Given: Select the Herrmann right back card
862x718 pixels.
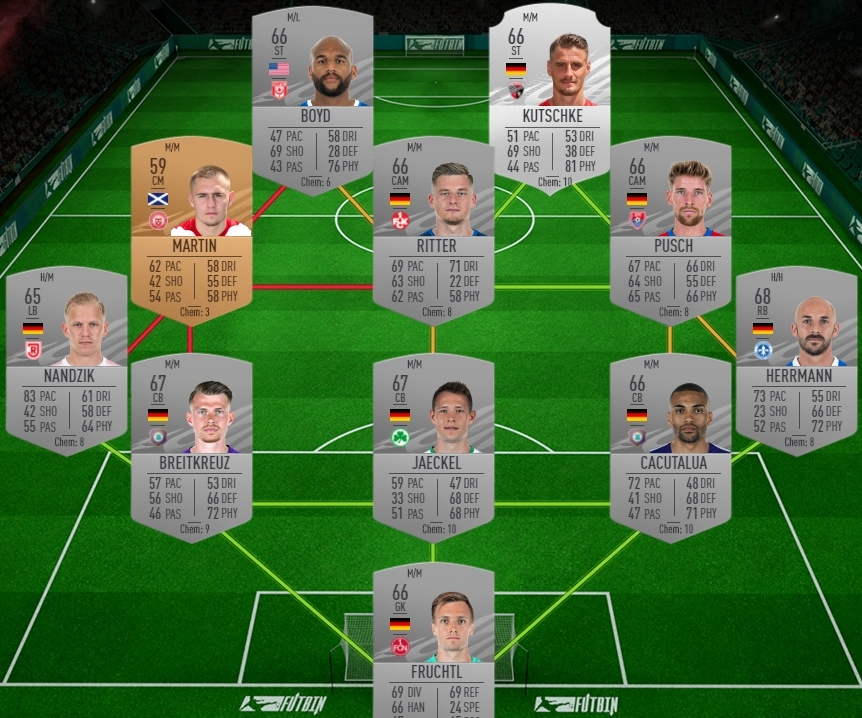Looking at the screenshot, I should [x=796, y=360].
